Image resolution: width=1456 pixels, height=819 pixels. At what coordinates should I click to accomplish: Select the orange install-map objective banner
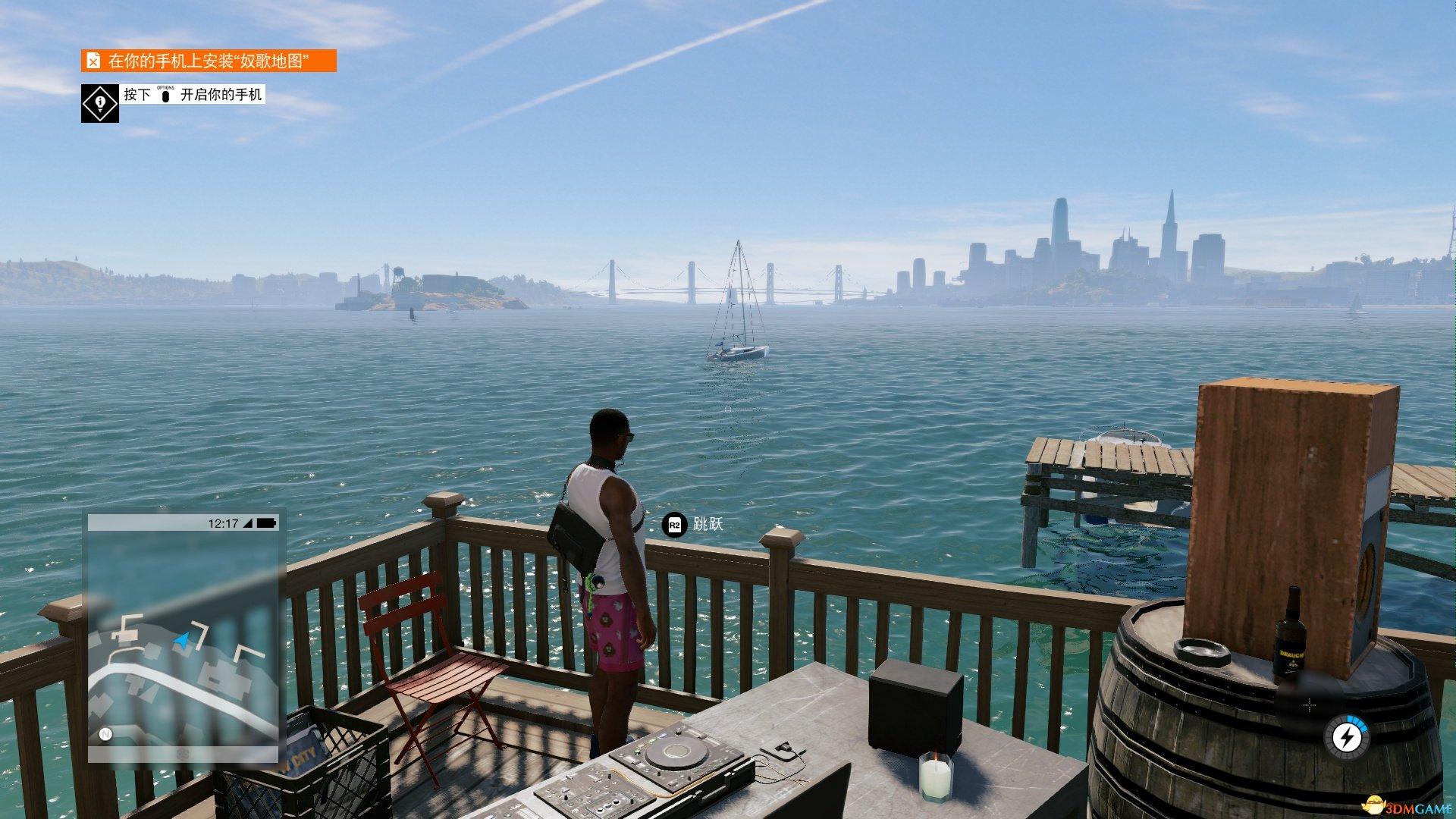(209, 61)
